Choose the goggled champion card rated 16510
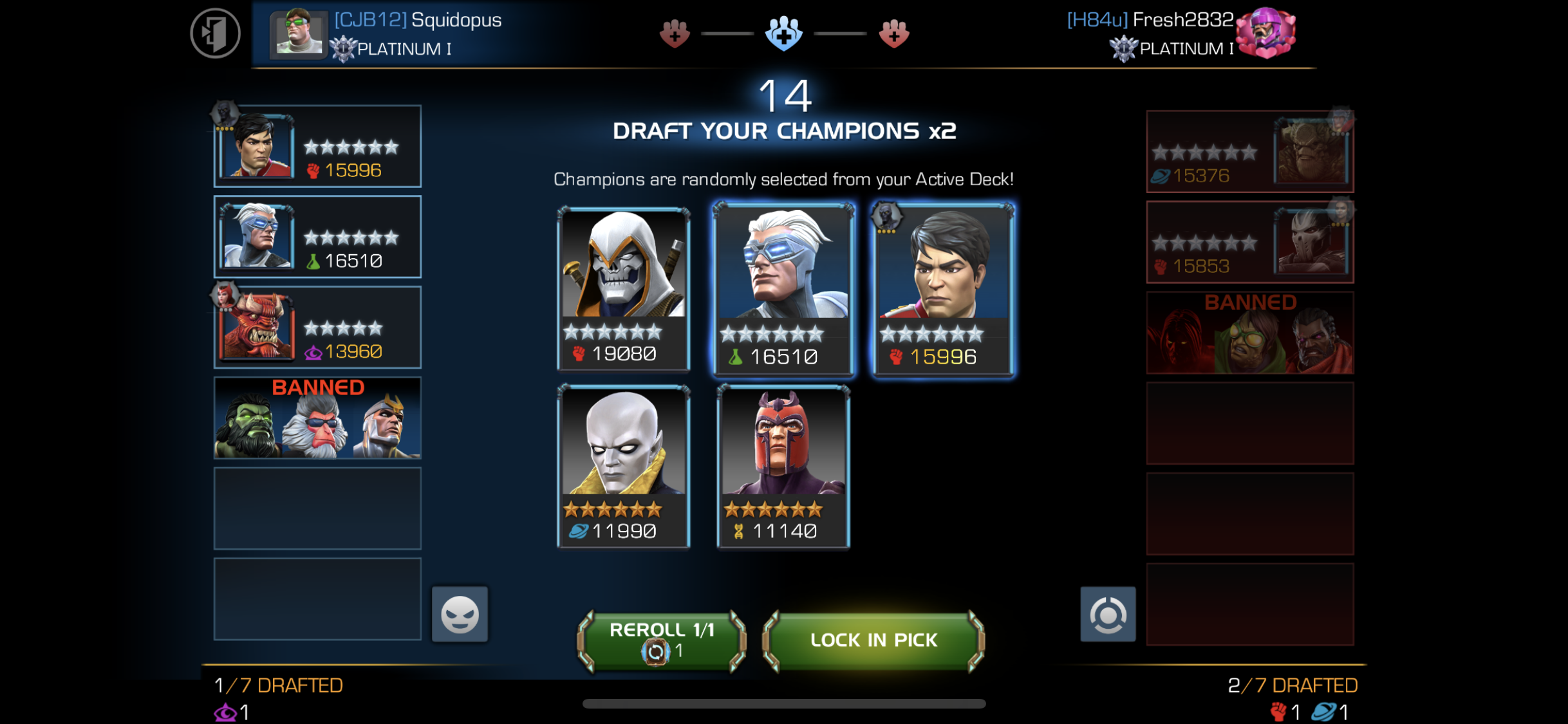This screenshot has width=1568, height=724. tap(783, 290)
